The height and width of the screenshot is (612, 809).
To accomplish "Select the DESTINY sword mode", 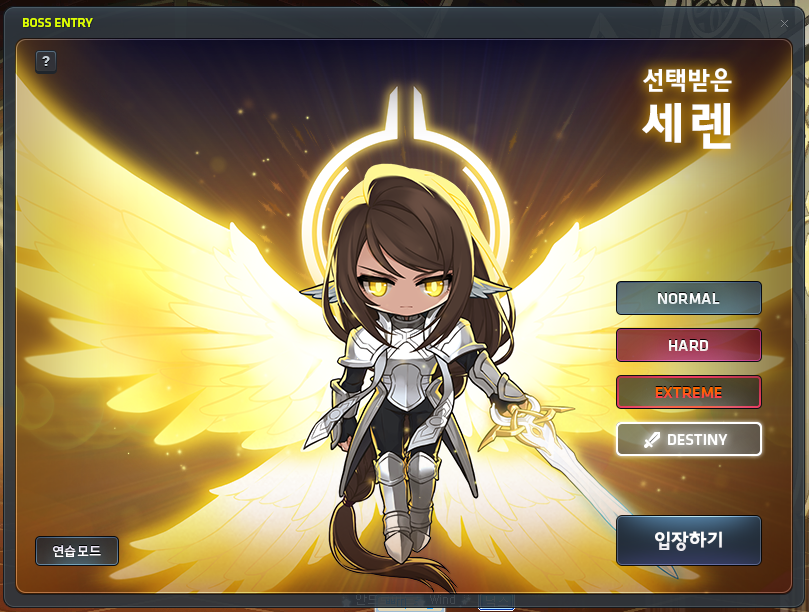I will click(688, 439).
